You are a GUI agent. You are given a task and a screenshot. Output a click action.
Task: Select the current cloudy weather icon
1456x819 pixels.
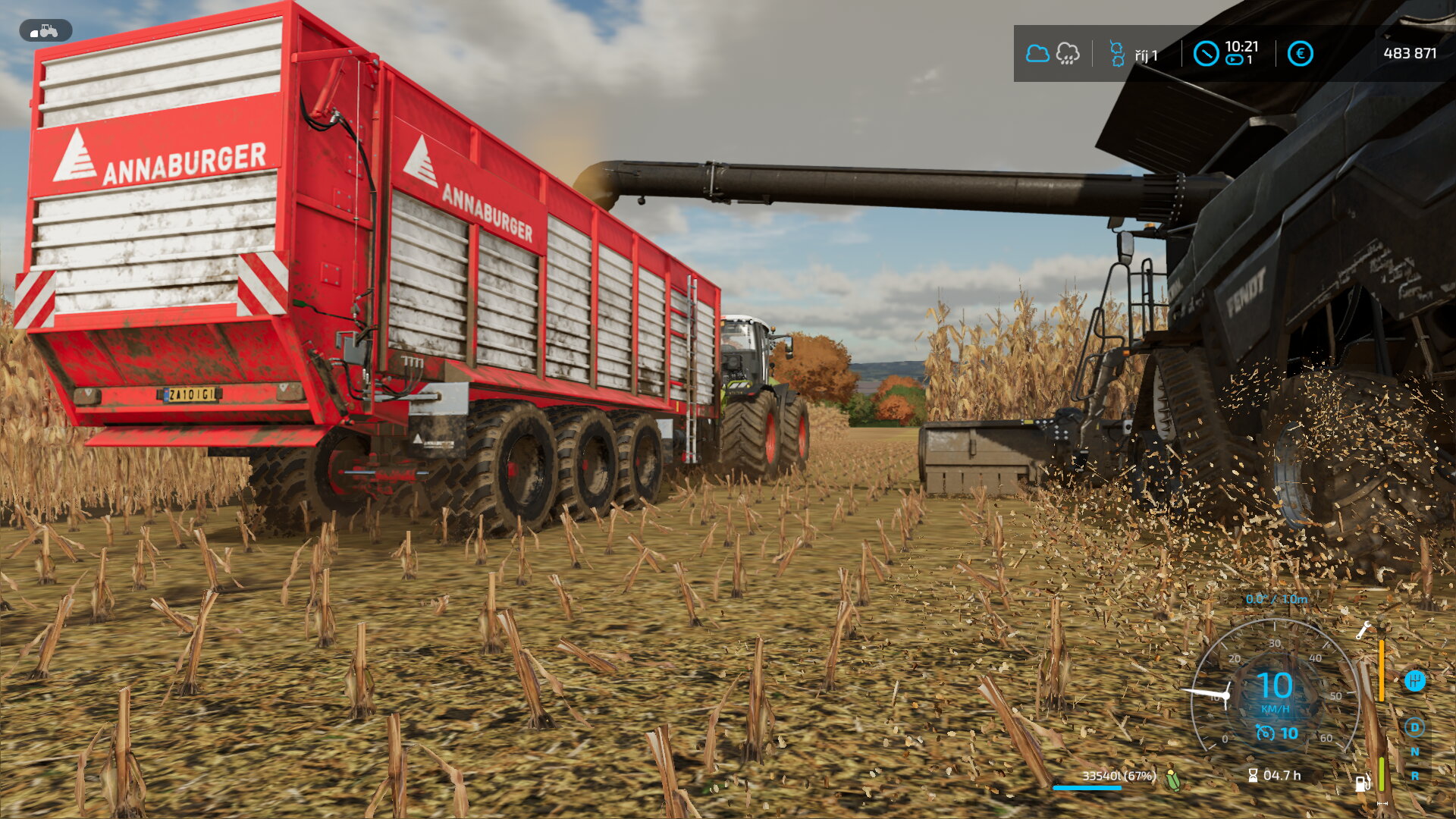click(x=1037, y=54)
